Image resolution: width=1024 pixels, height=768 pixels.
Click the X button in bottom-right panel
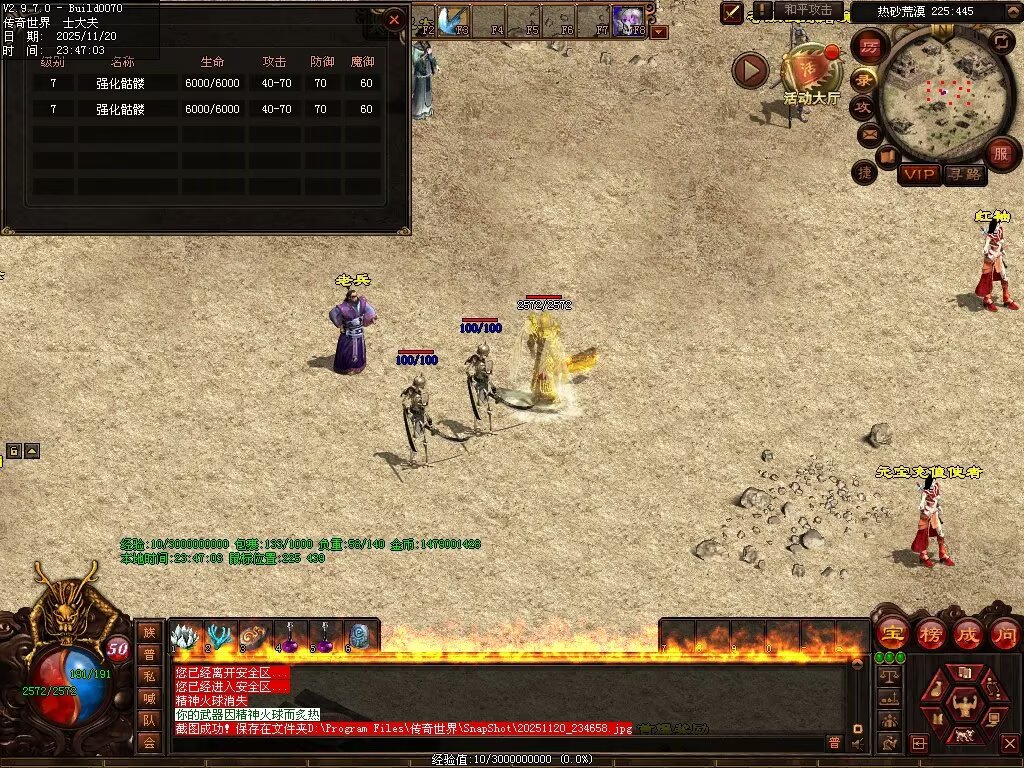click(1007, 743)
